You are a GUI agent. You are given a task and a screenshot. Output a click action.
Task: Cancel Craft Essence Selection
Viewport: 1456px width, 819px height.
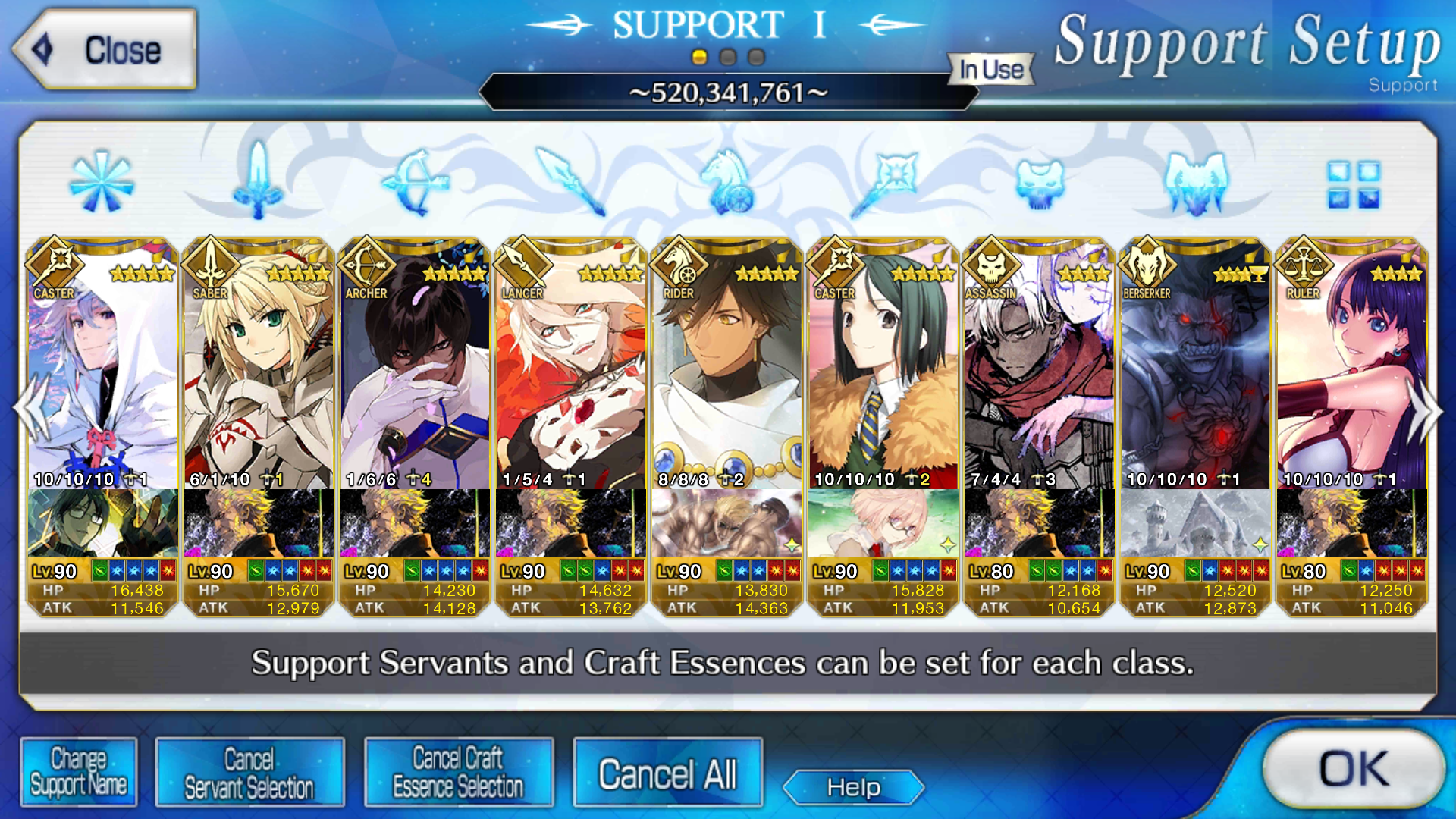(x=458, y=773)
